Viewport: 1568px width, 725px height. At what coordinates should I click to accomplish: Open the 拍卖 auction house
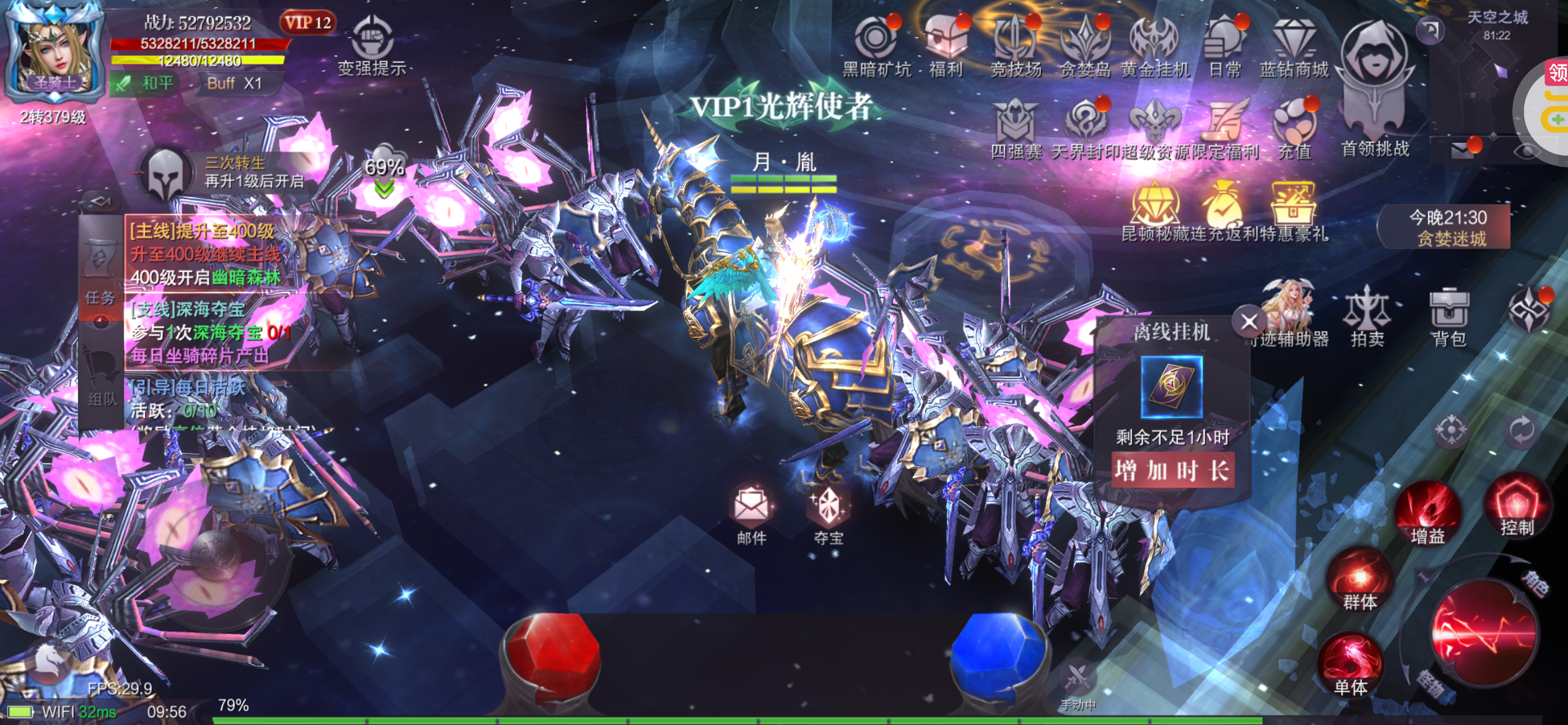click(x=1367, y=316)
